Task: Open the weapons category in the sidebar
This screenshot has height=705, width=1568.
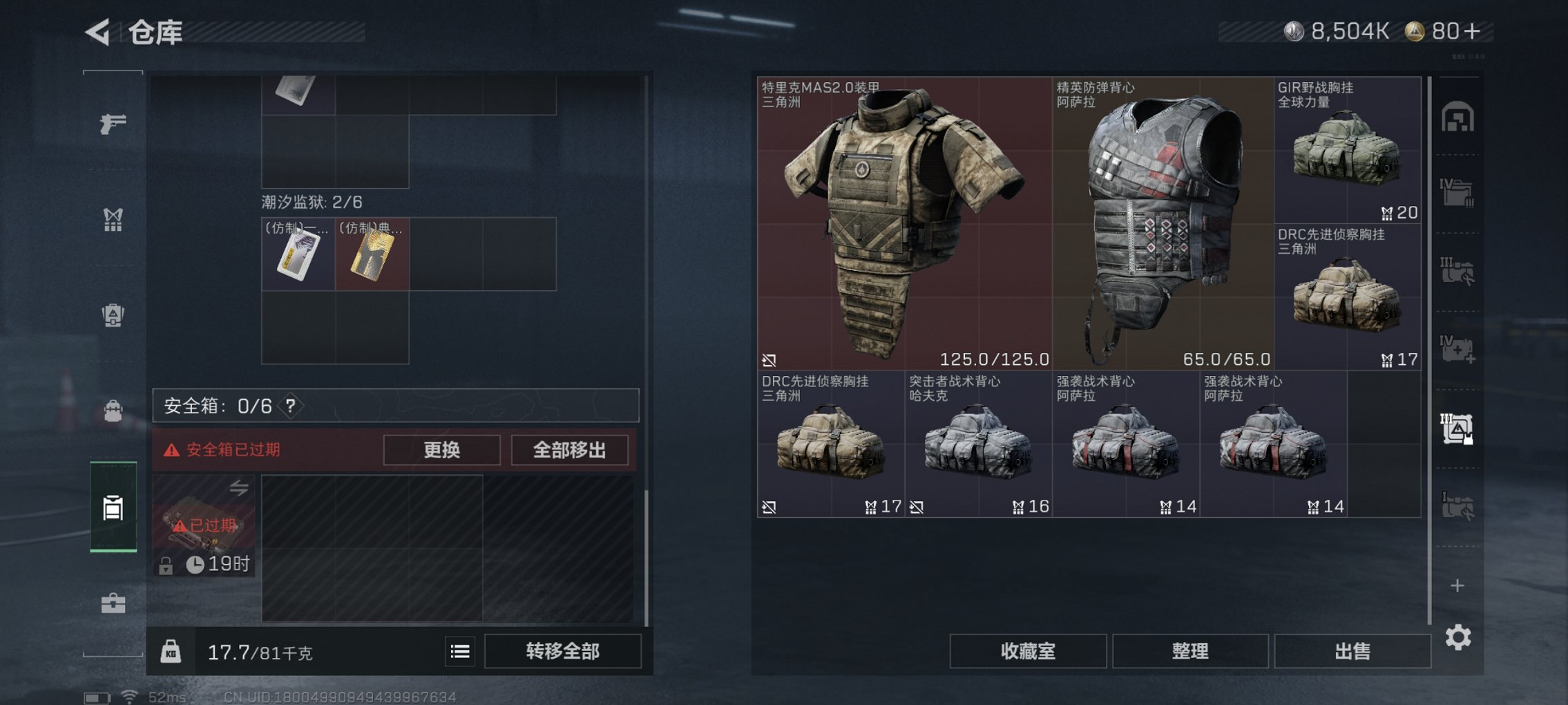Action: [114, 124]
